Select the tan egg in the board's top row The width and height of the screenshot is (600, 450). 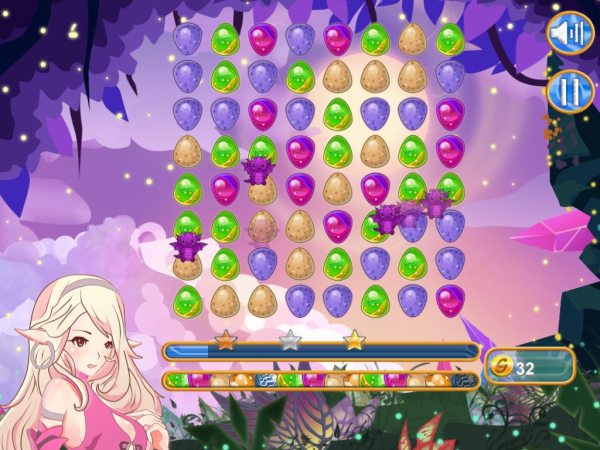tap(412, 40)
